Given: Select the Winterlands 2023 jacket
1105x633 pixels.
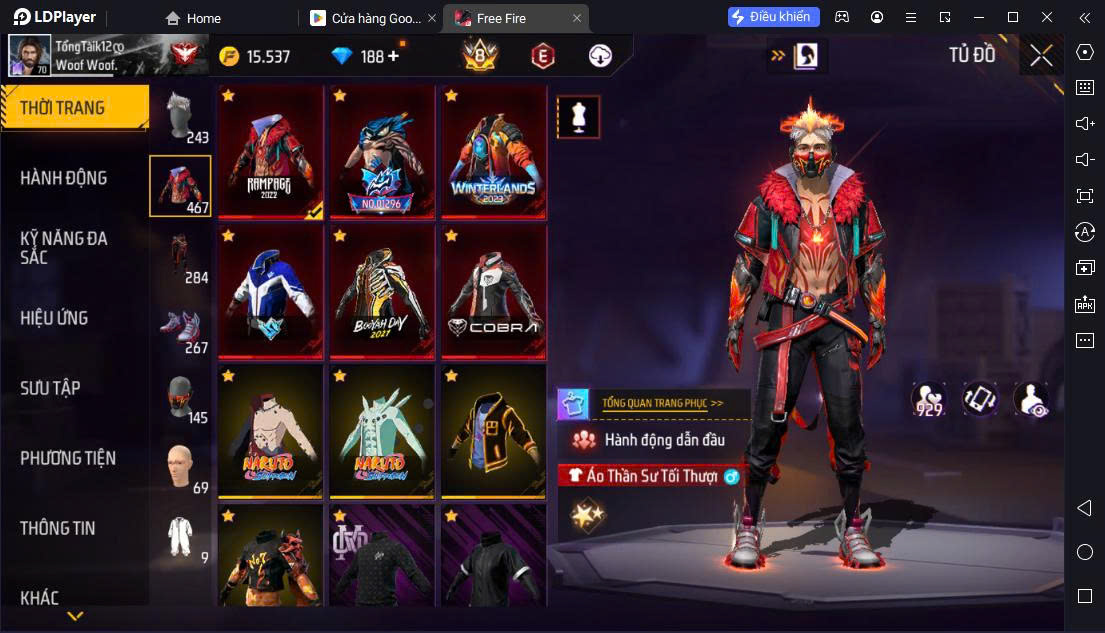Looking at the screenshot, I should 493,151.
